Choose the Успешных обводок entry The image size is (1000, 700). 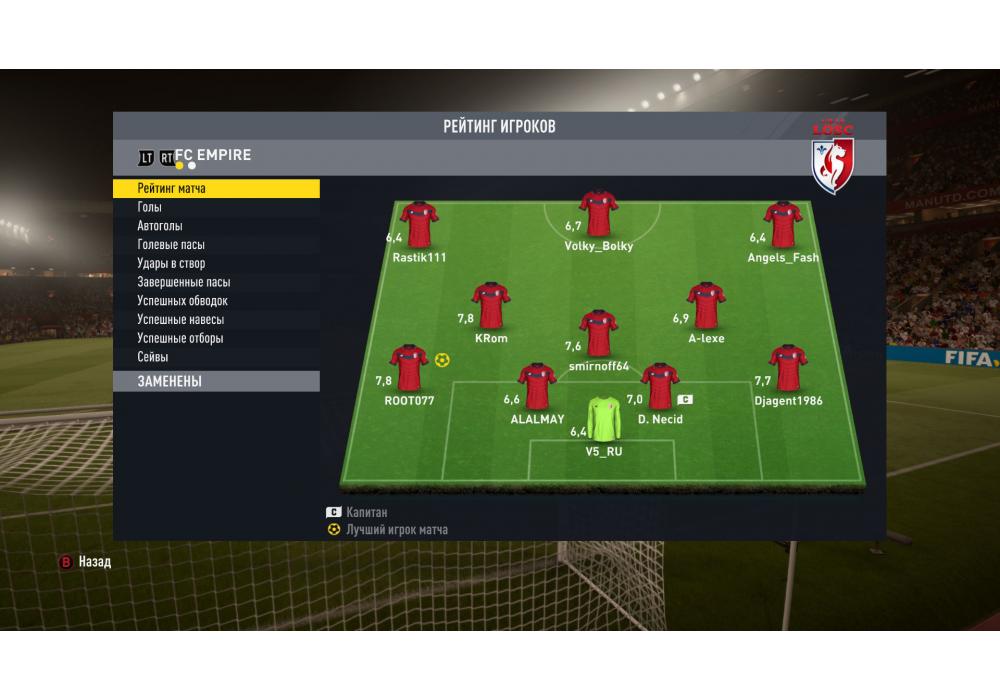tap(182, 301)
